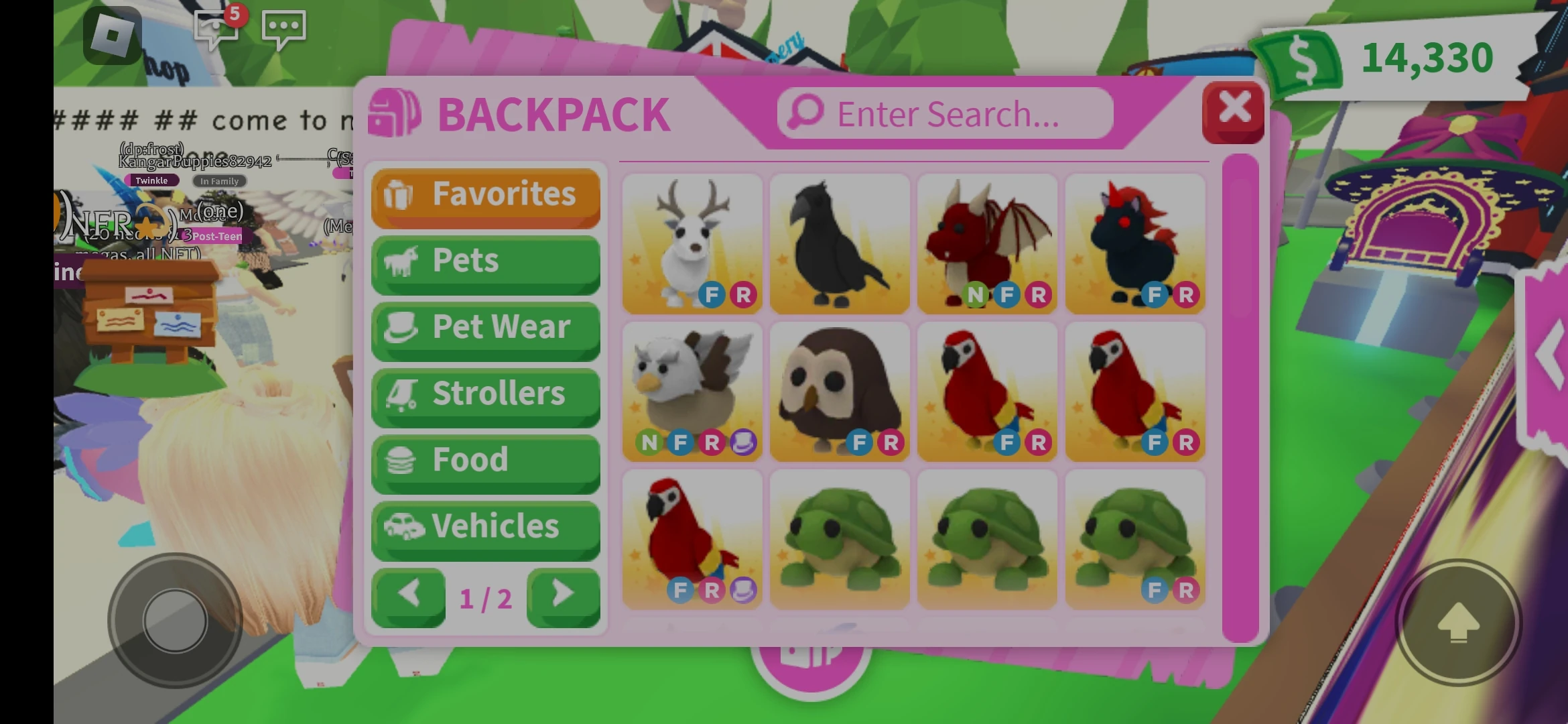
Task: Select the black Crow pet
Action: pos(840,243)
